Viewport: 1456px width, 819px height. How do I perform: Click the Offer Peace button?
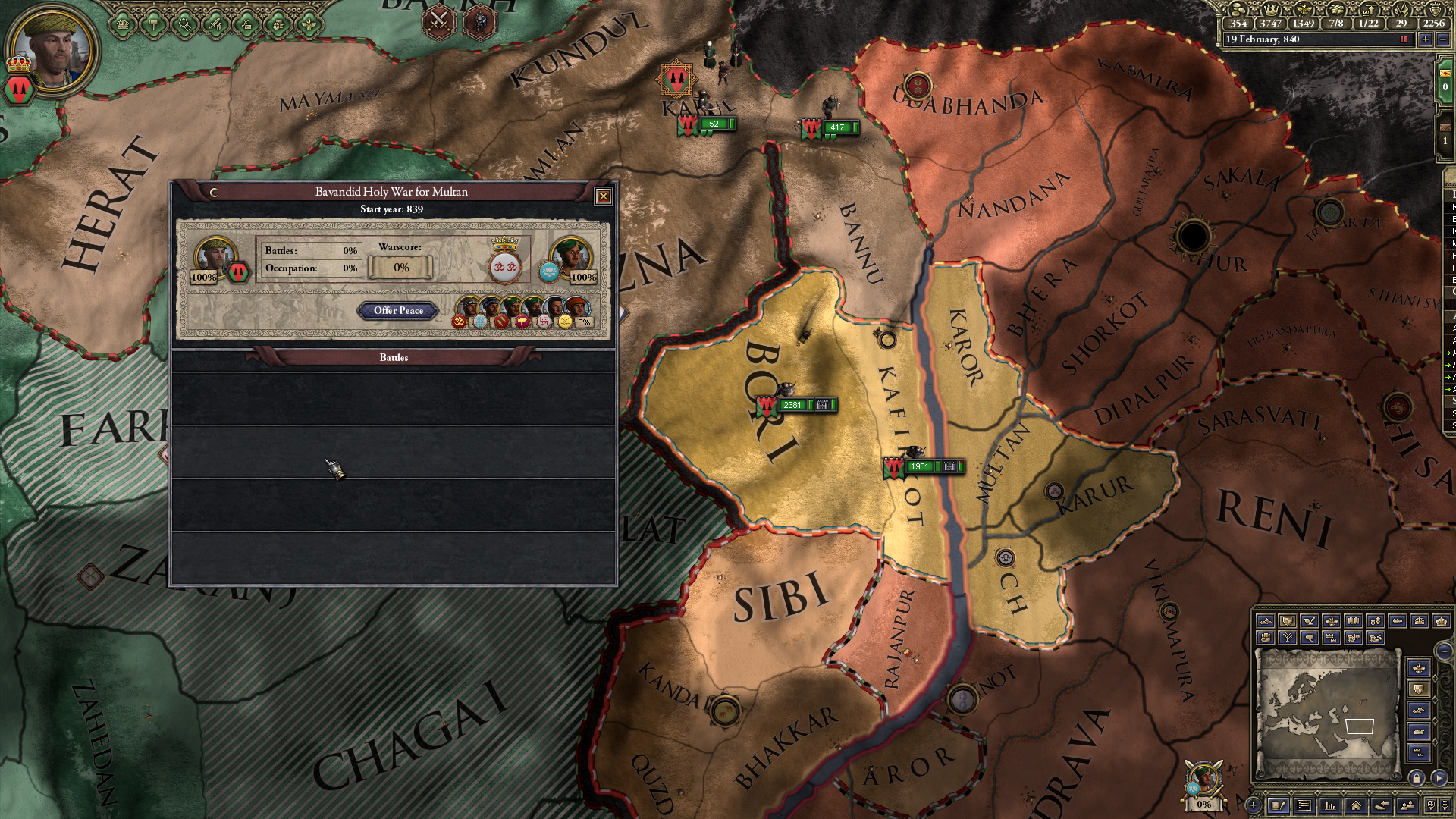[x=398, y=311]
